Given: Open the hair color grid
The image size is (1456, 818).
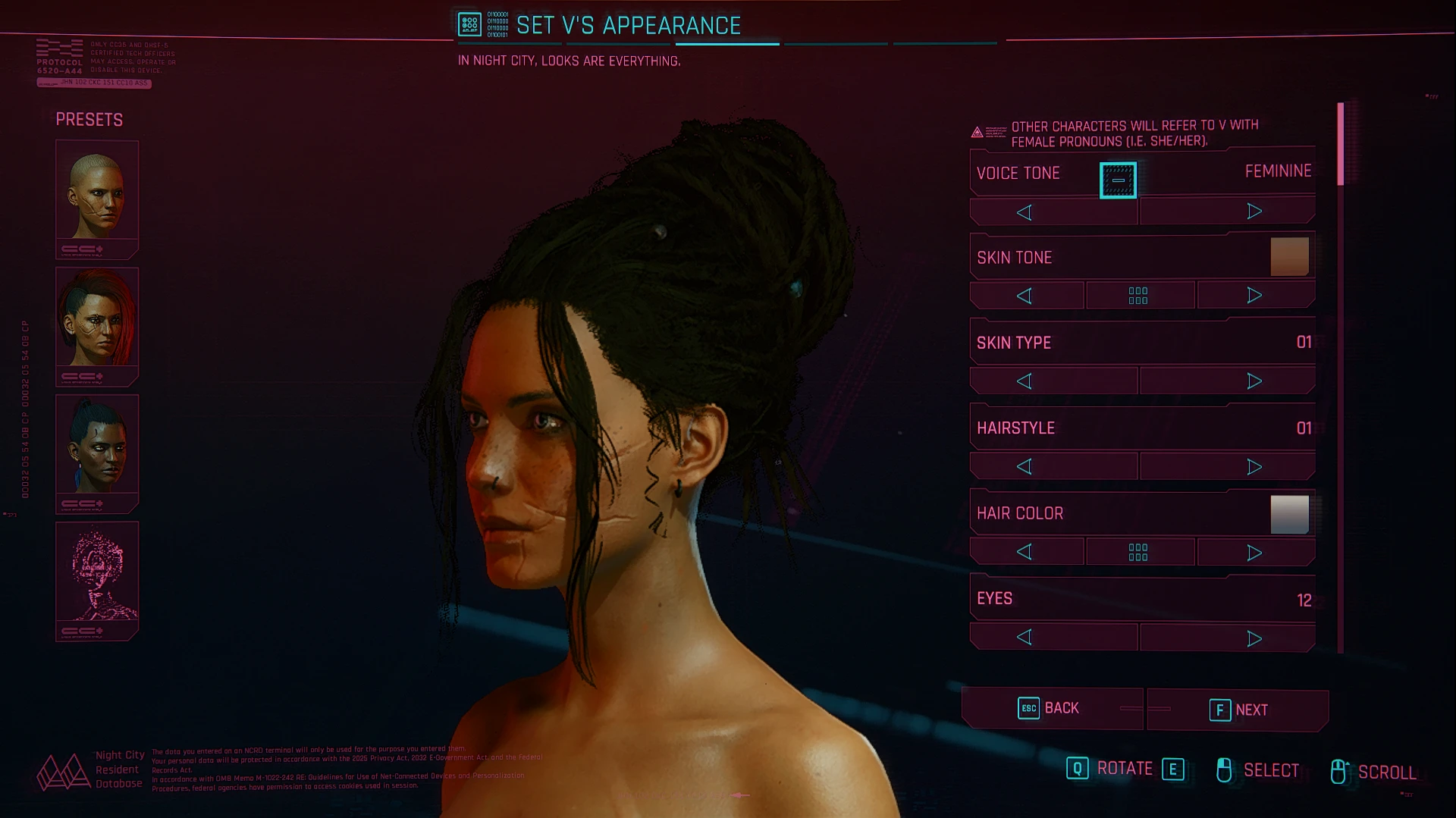Looking at the screenshot, I should 1138,552.
